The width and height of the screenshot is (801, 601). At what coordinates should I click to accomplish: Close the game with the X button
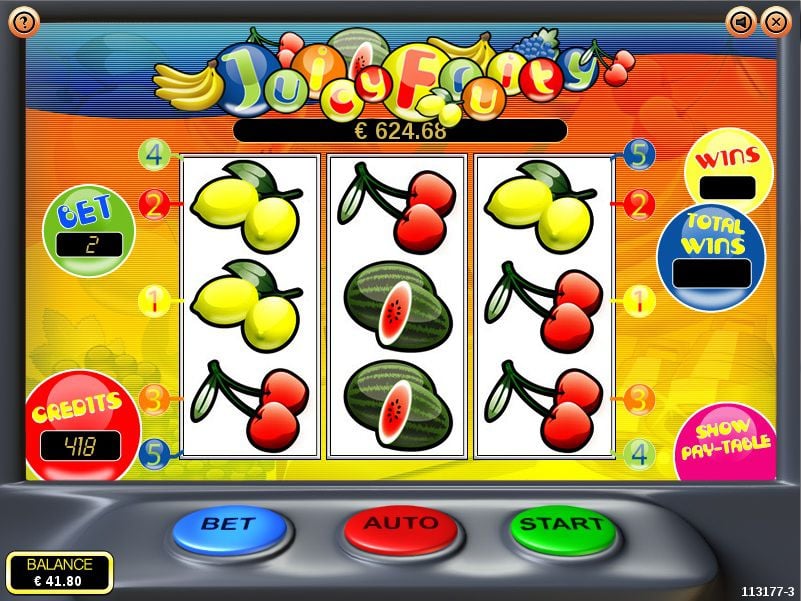(775, 20)
